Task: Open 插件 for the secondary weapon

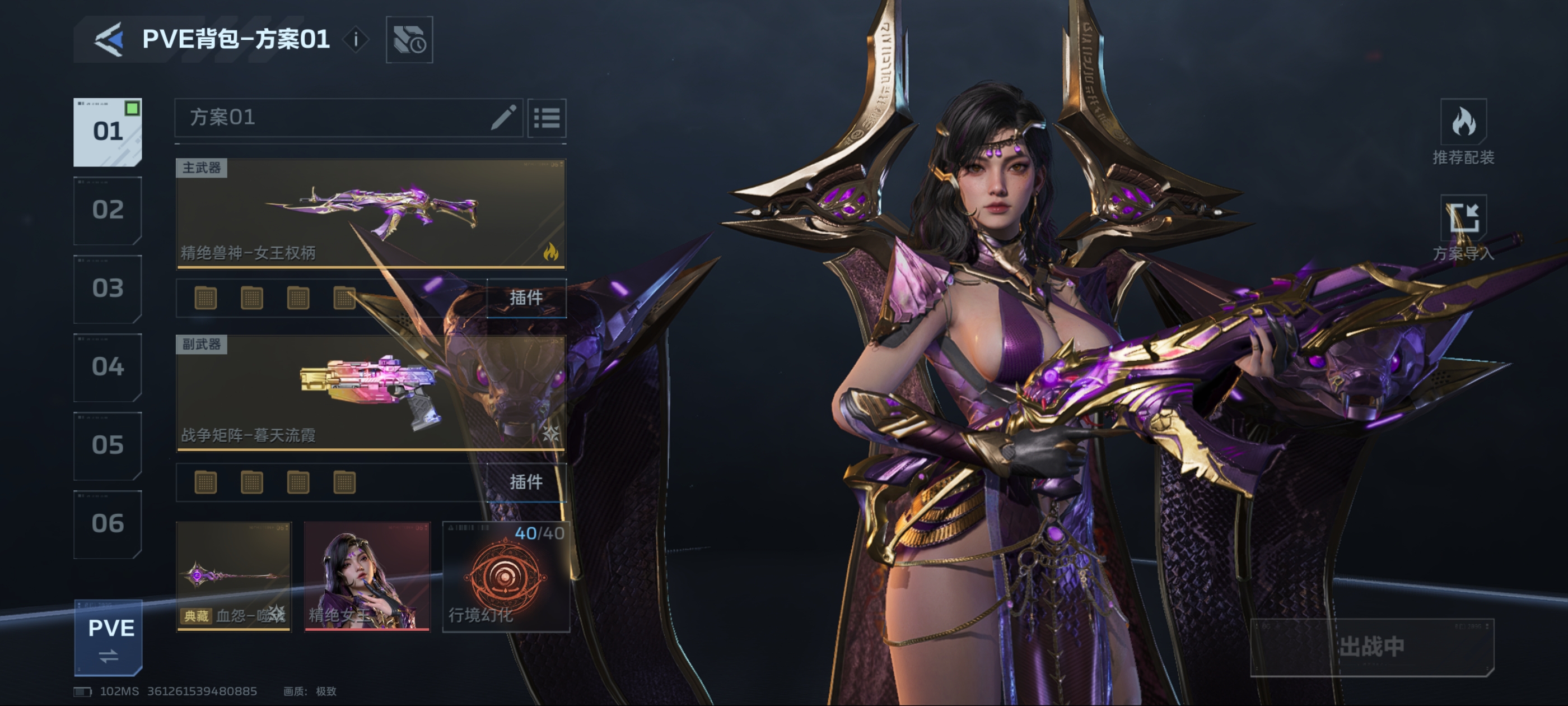Action: 526,482
